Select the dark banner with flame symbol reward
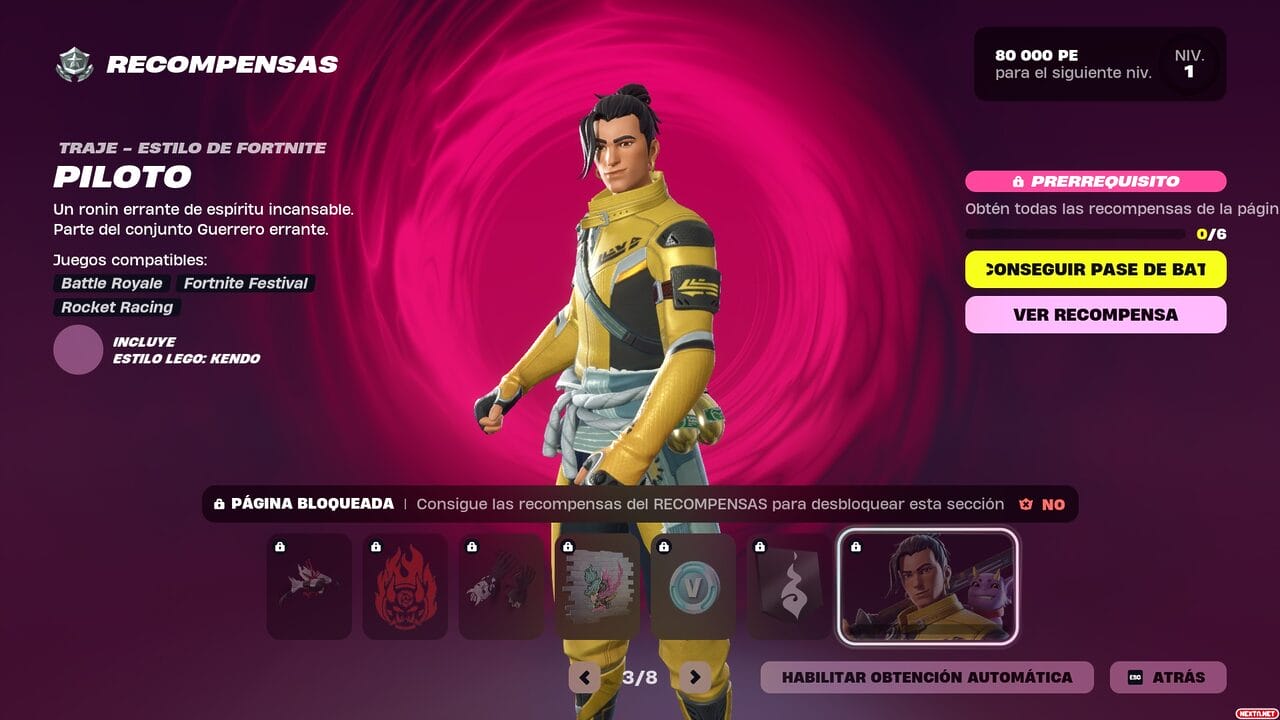This screenshot has height=720, width=1280. pos(789,586)
